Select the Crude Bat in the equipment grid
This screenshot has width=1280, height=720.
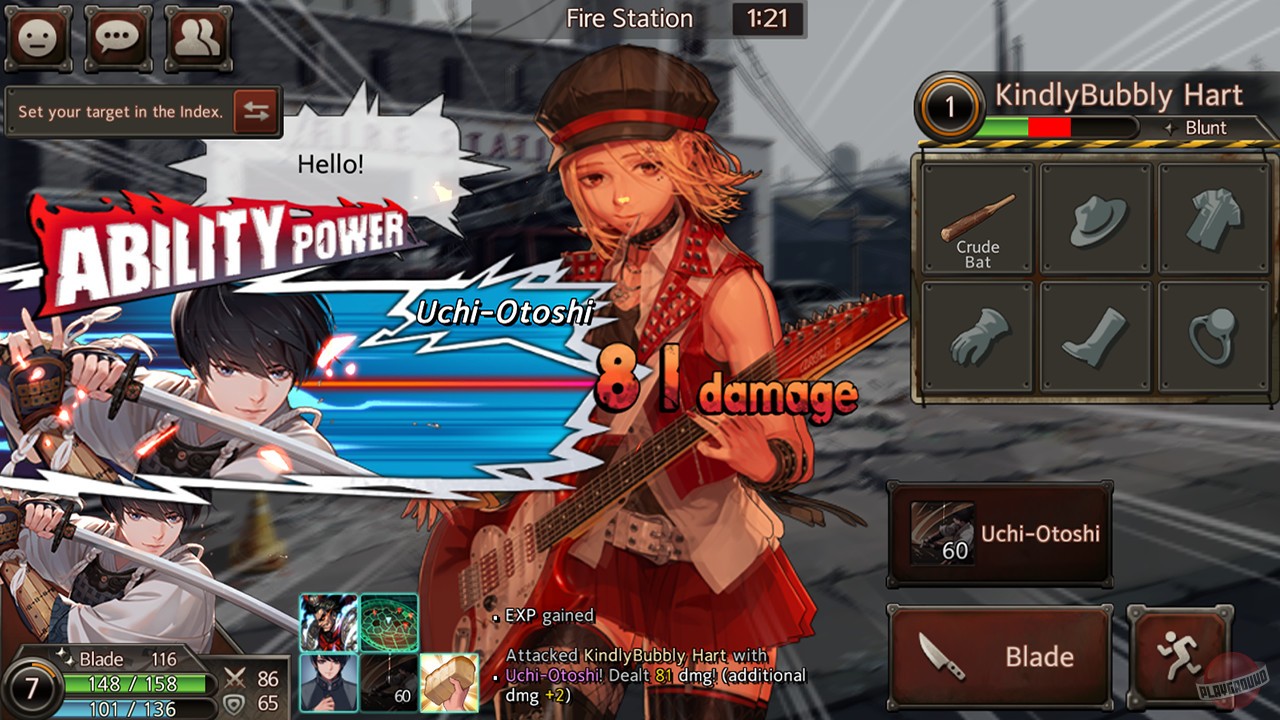(975, 219)
